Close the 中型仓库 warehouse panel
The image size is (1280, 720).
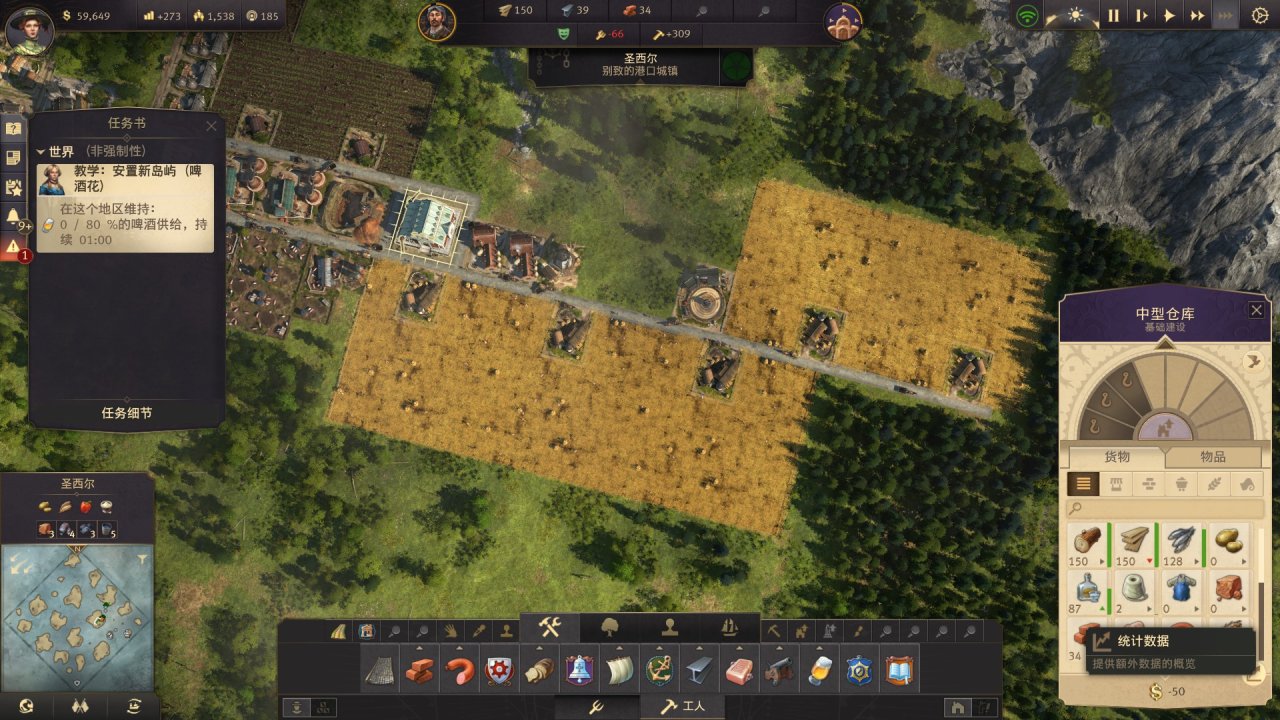(x=1256, y=311)
